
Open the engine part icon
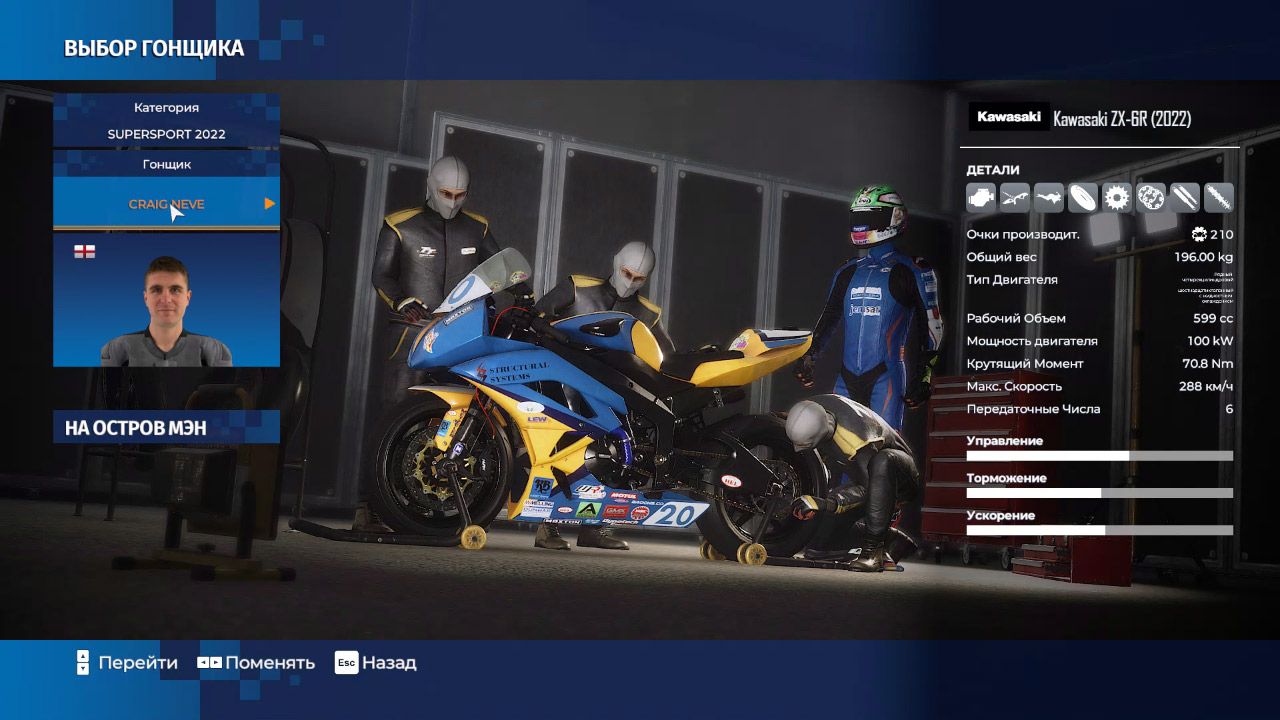point(981,198)
